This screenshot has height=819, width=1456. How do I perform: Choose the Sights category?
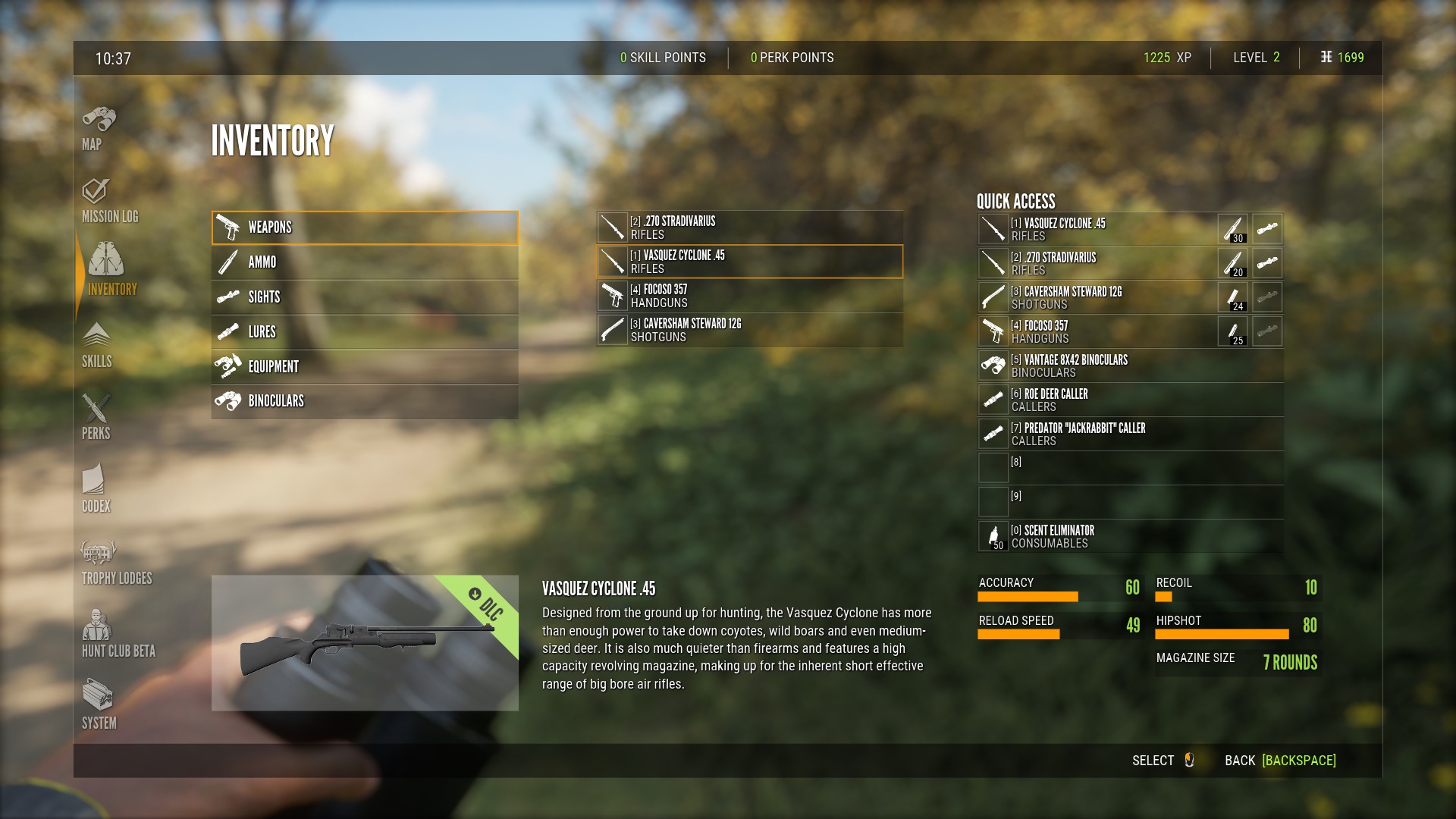point(365,297)
